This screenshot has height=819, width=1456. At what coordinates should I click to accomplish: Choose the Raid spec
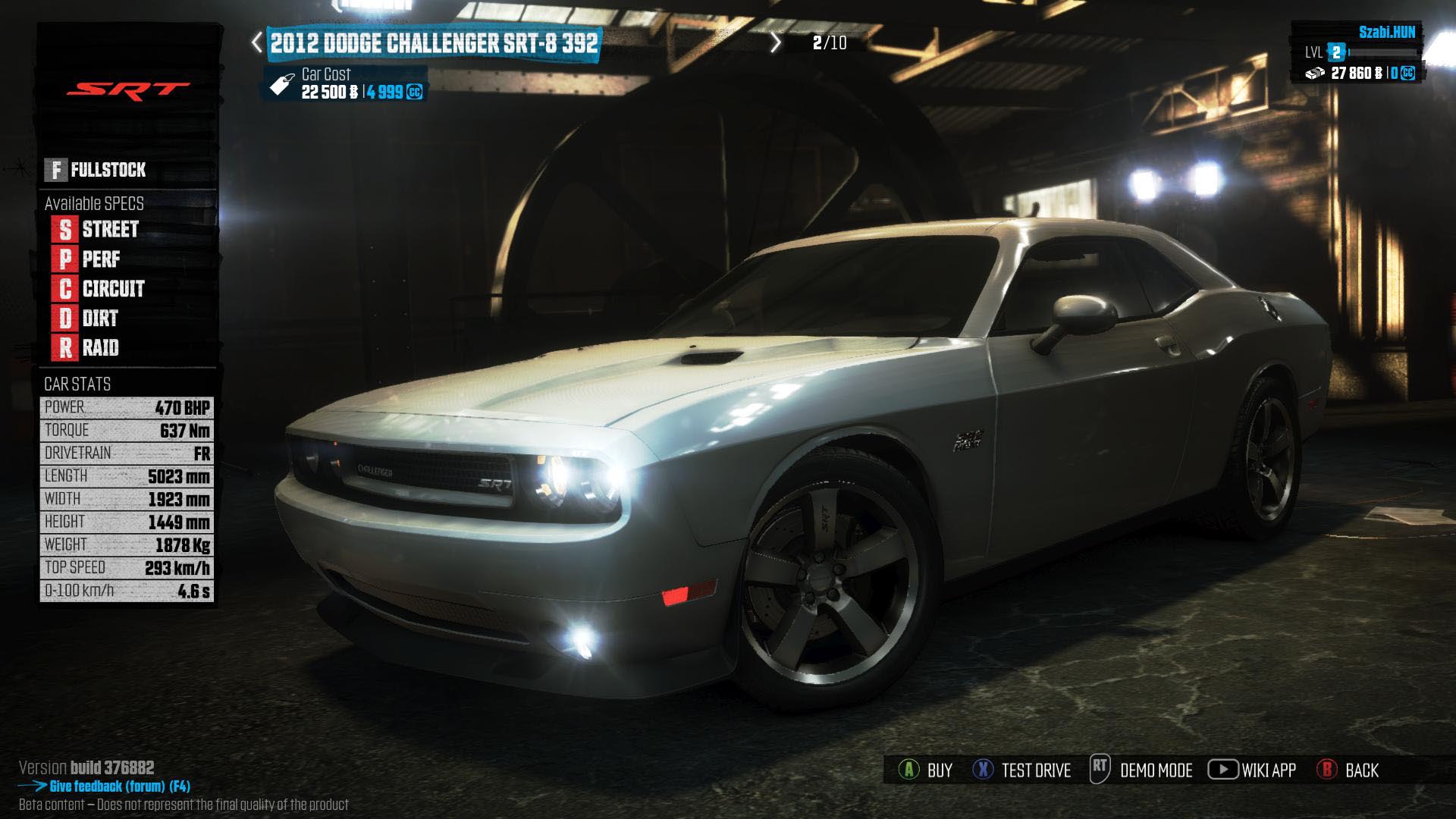[x=86, y=348]
